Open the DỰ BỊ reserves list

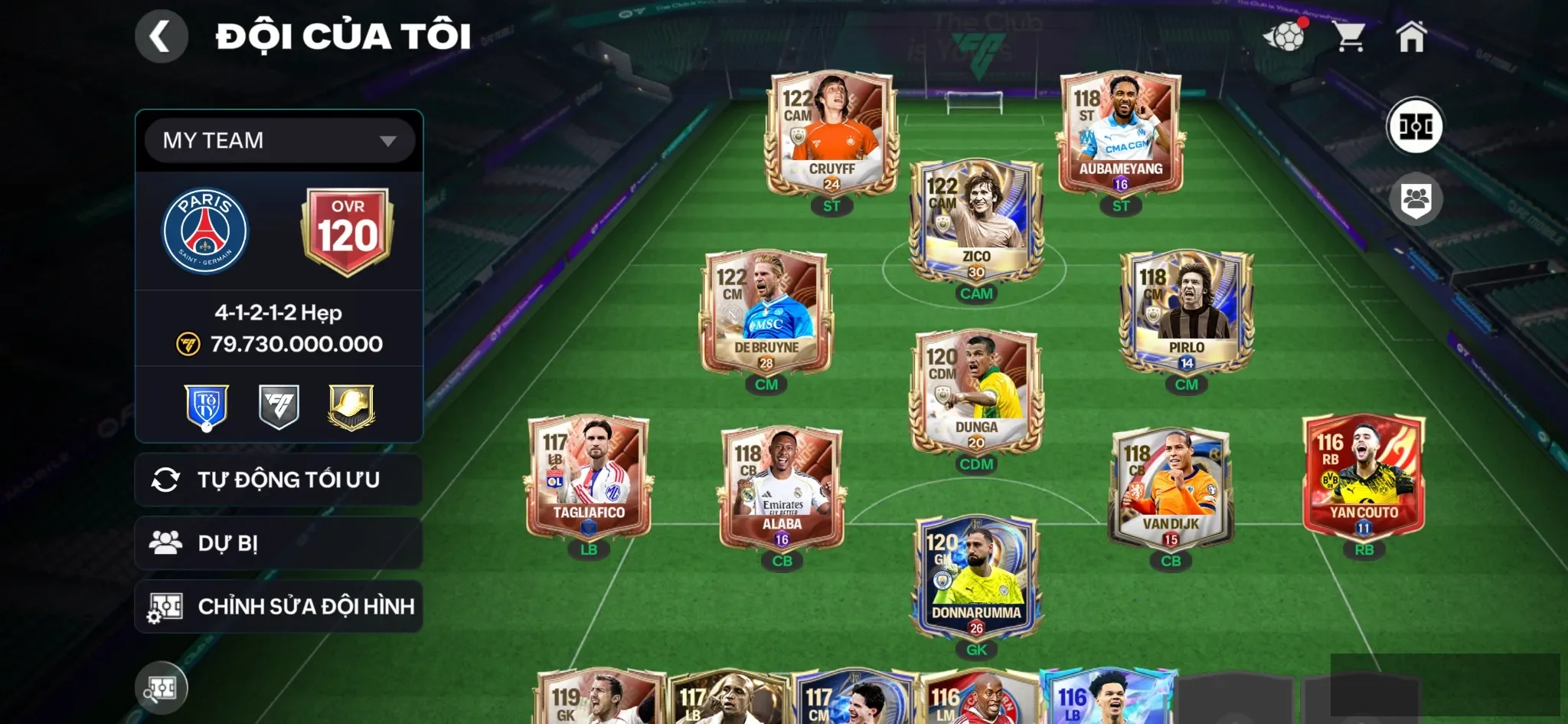pos(279,543)
